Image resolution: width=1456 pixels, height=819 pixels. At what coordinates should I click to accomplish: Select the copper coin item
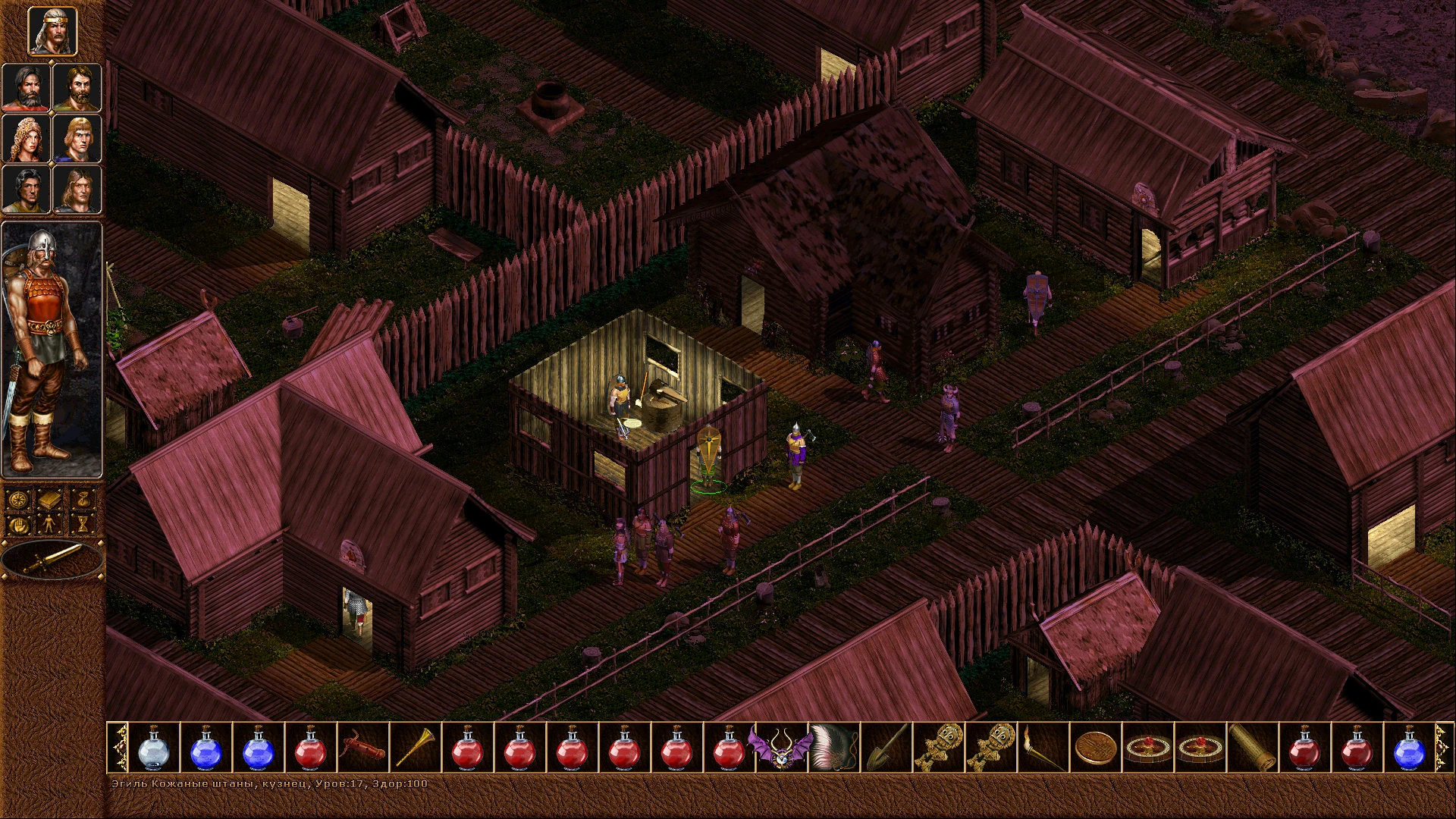[1095, 747]
